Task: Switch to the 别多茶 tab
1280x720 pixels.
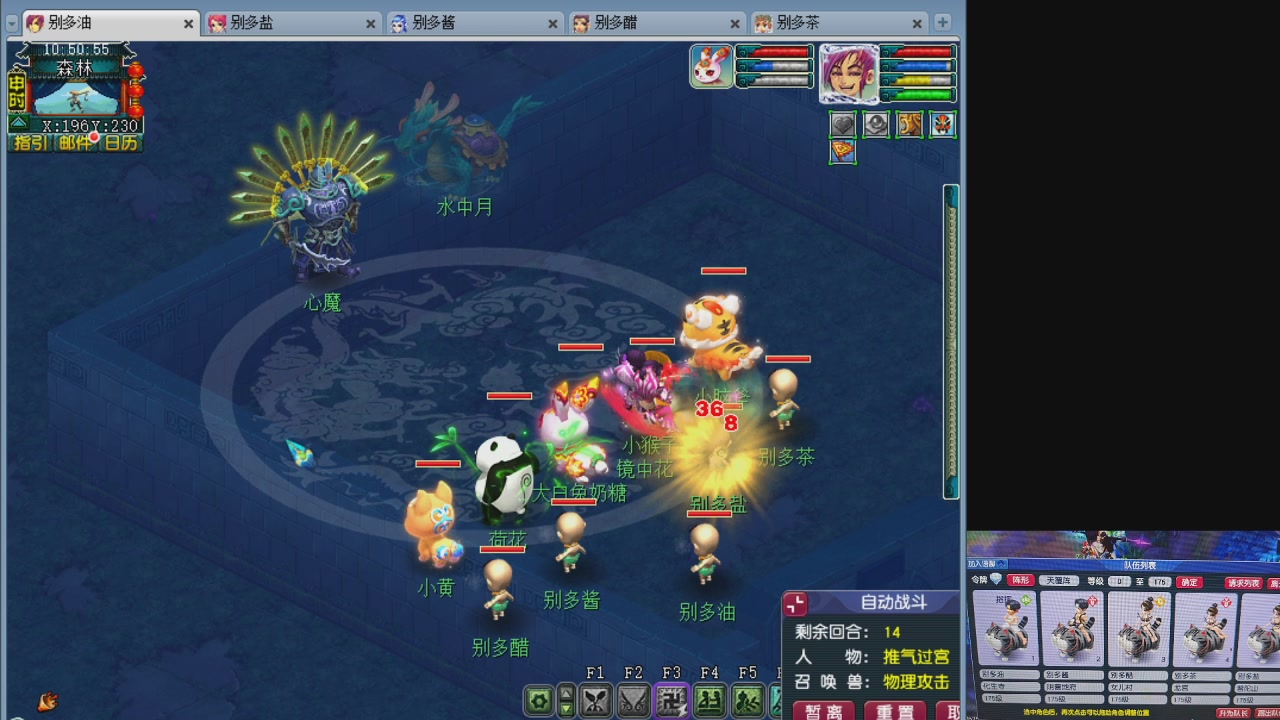Action: [x=796, y=22]
